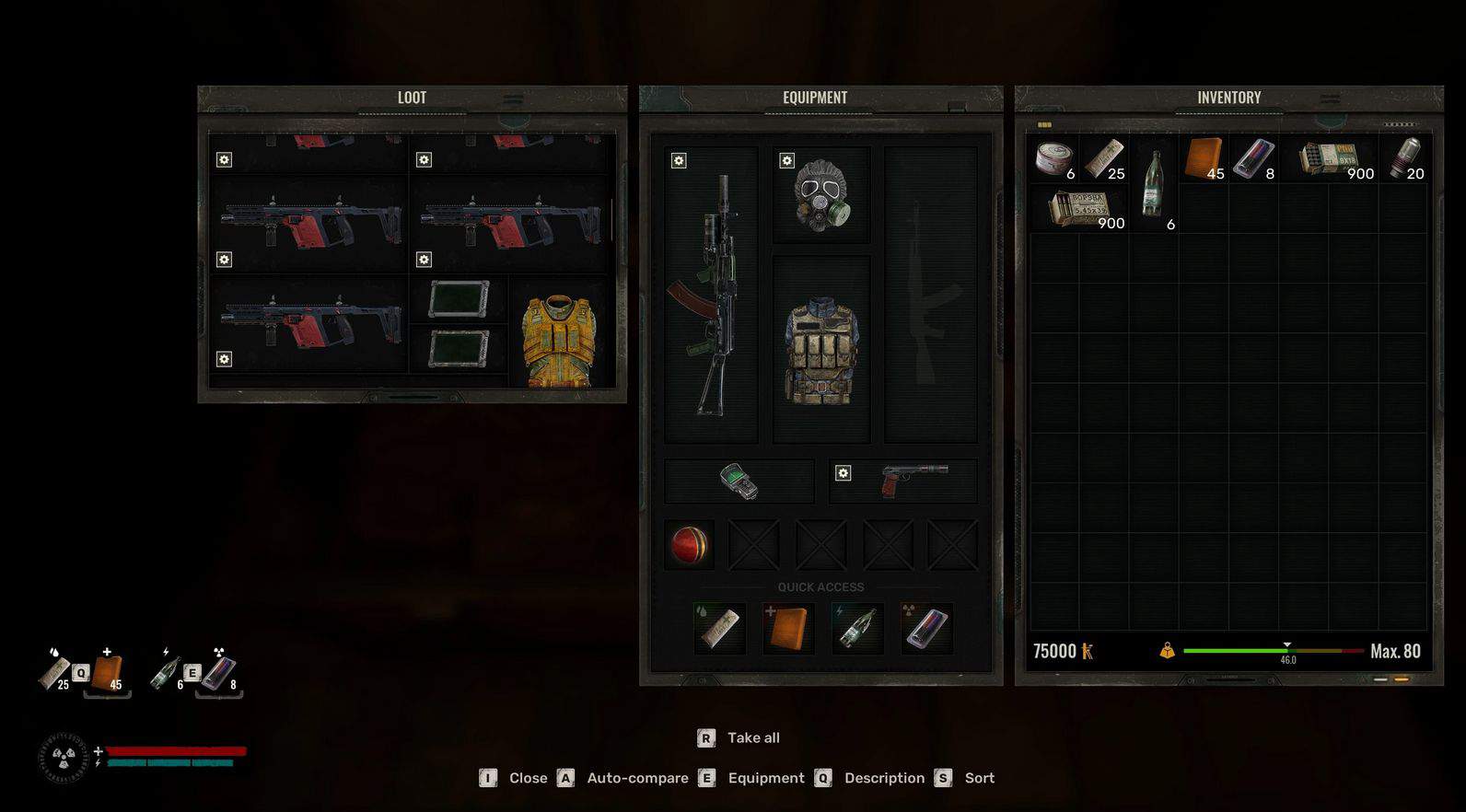Image resolution: width=1466 pixels, height=812 pixels.
Task: Select the equipped tactical body armor
Action: point(820,350)
